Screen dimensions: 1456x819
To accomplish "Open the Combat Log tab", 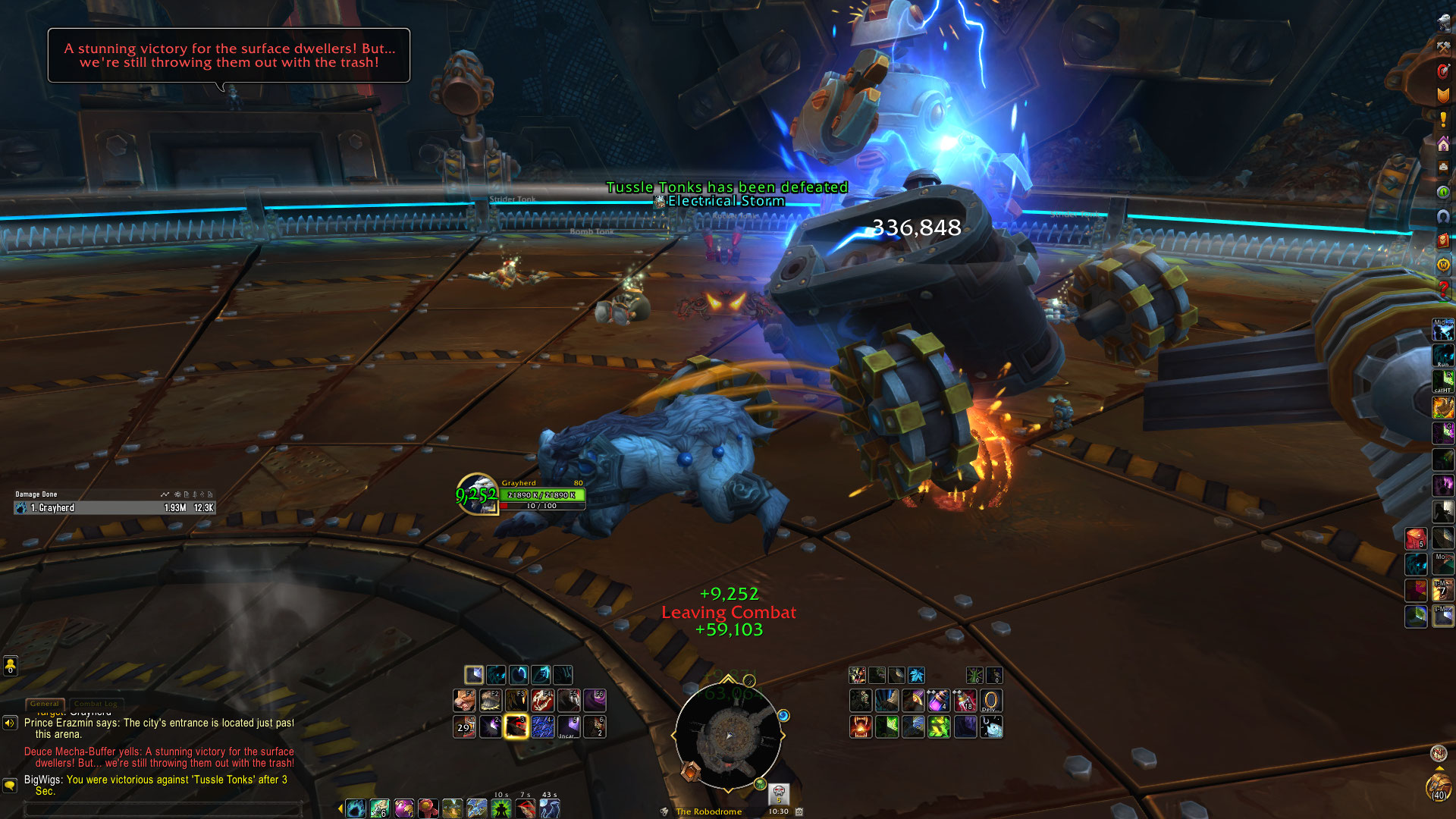I will pyautogui.click(x=96, y=704).
